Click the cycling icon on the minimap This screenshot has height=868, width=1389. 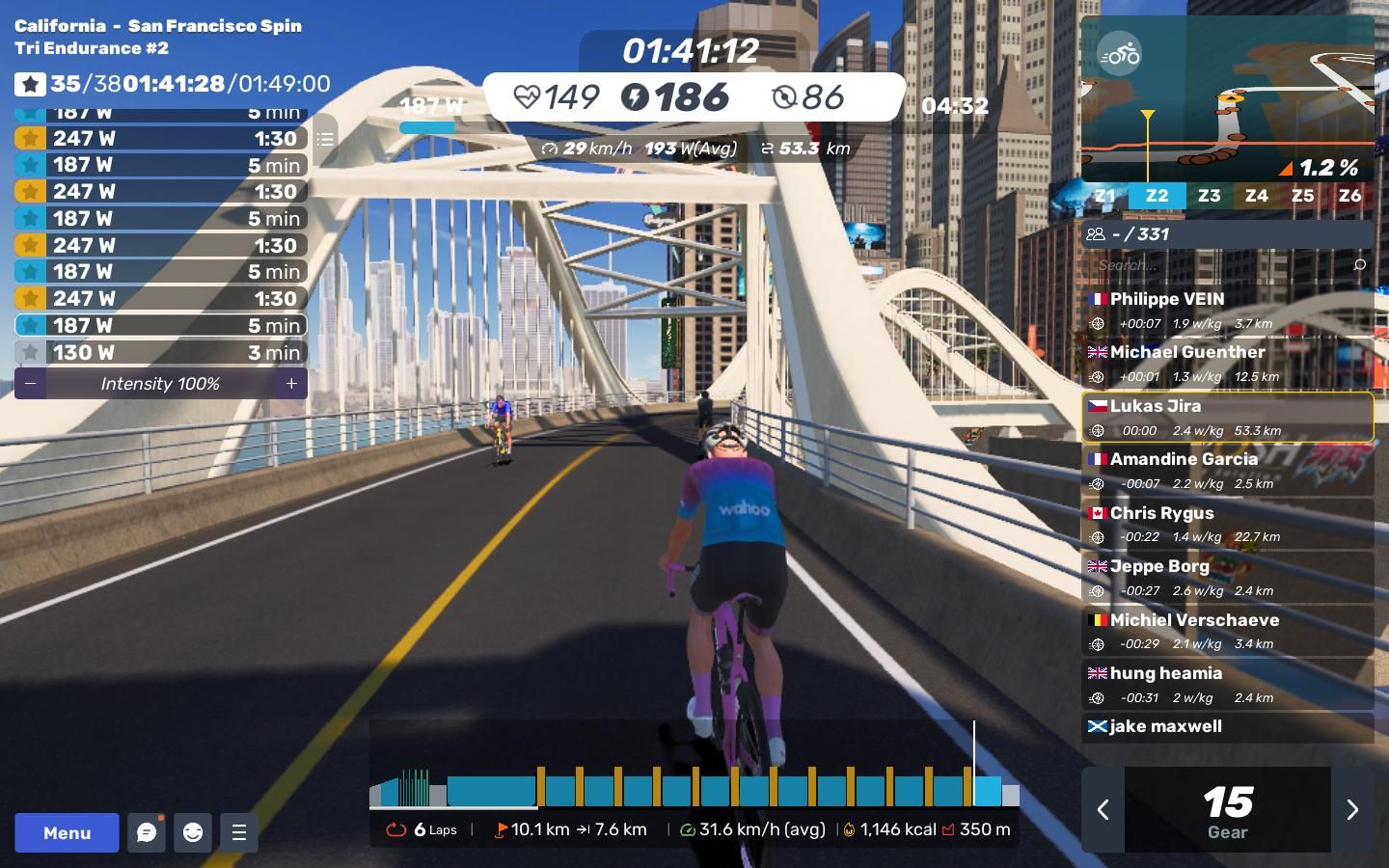pyautogui.click(x=1119, y=54)
